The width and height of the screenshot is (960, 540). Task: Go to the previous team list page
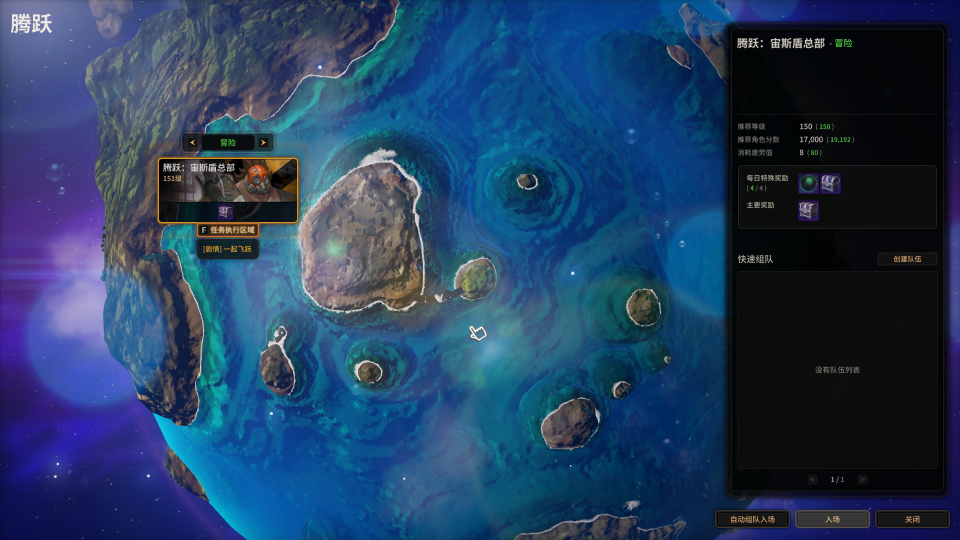click(812, 480)
